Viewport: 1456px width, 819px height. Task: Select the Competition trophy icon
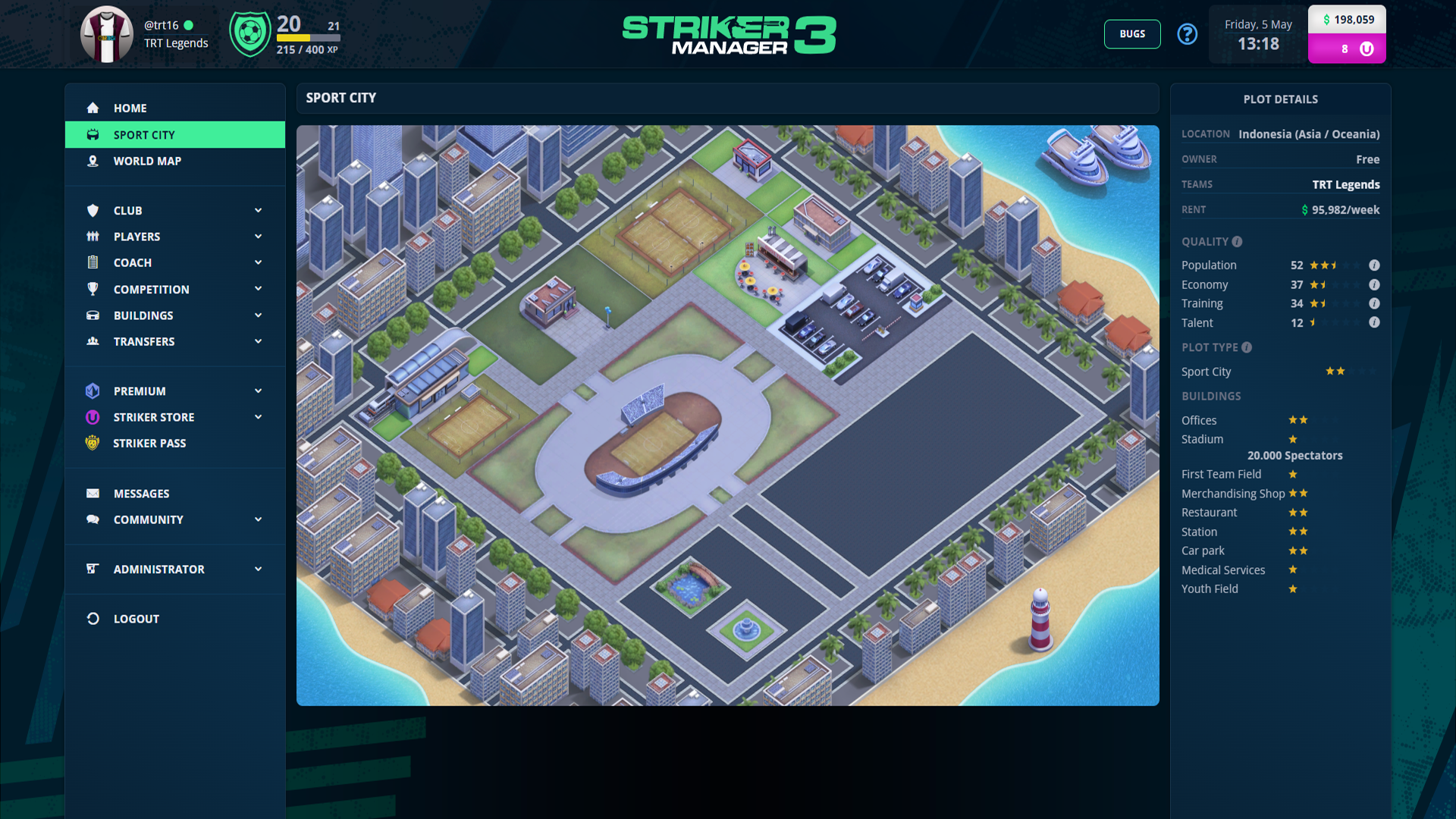pyautogui.click(x=93, y=289)
